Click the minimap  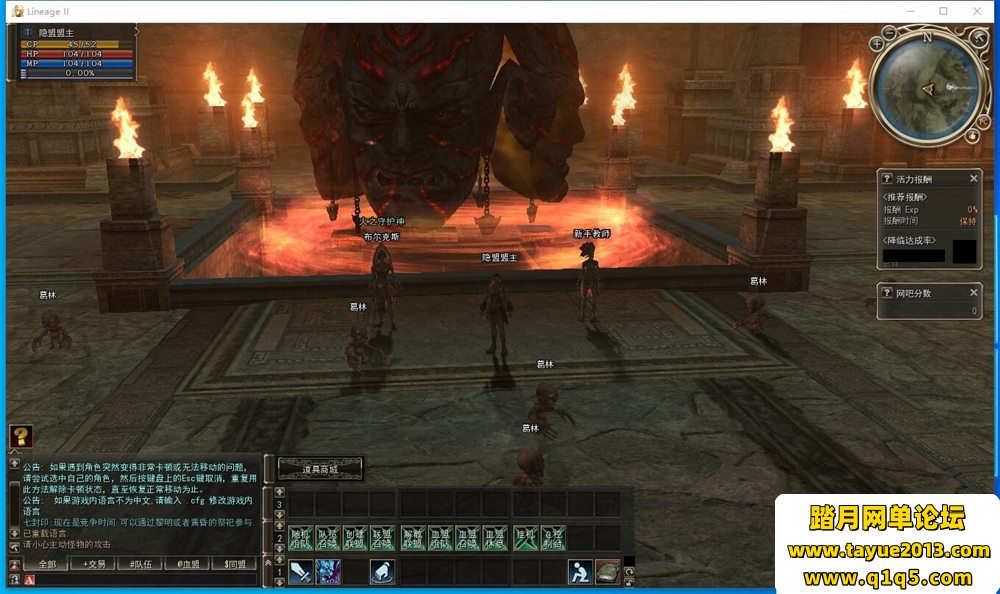[x=925, y=88]
